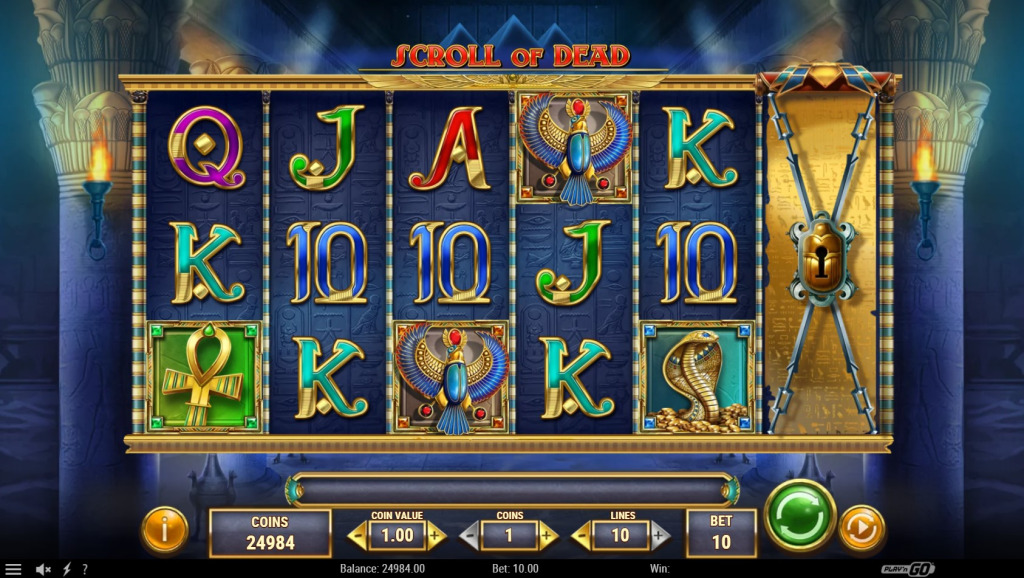This screenshot has height=578, width=1024.
Task: Start autoplay with the orange play button
Action: coord(861,528)
